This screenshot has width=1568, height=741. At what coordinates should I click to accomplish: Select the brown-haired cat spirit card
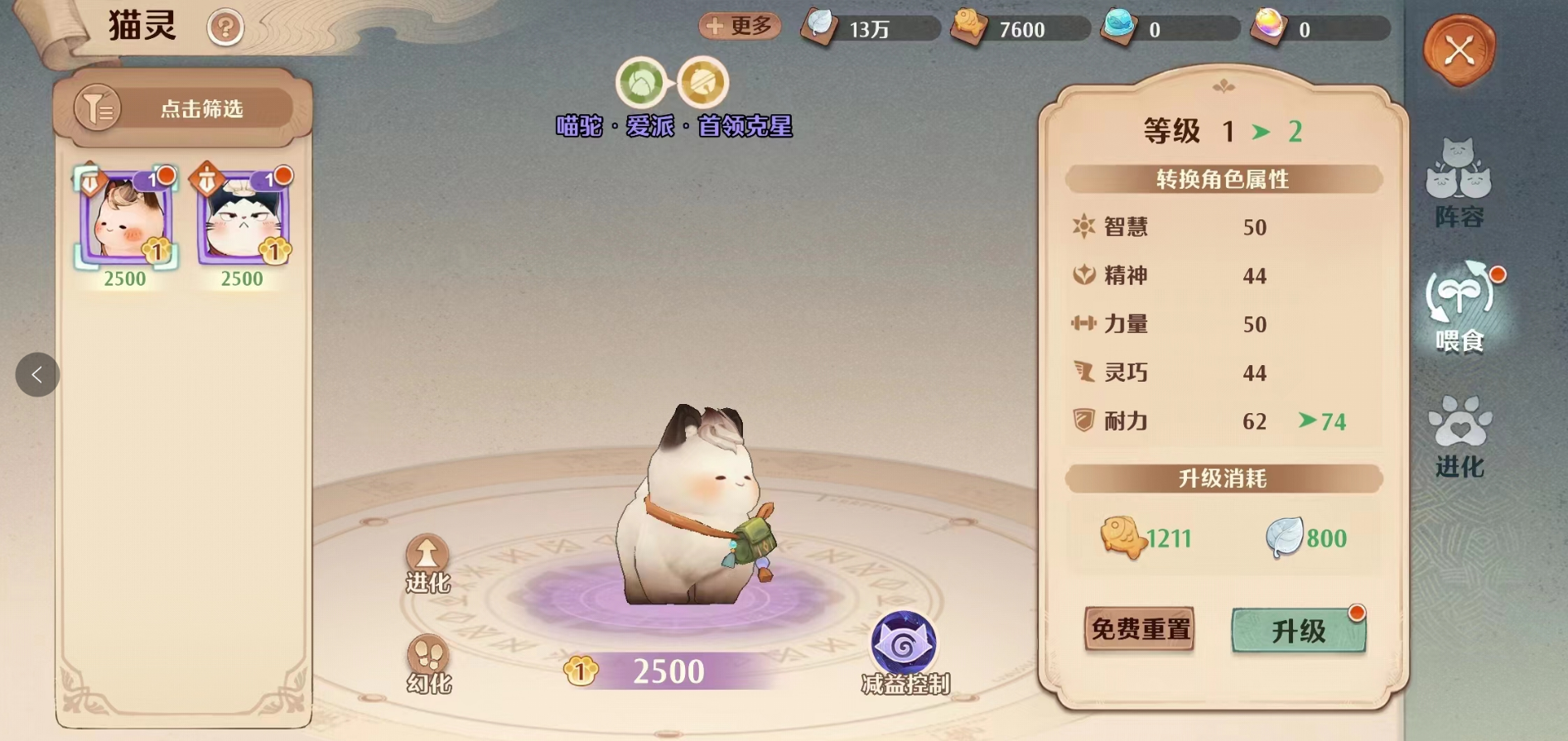[125, 219]
